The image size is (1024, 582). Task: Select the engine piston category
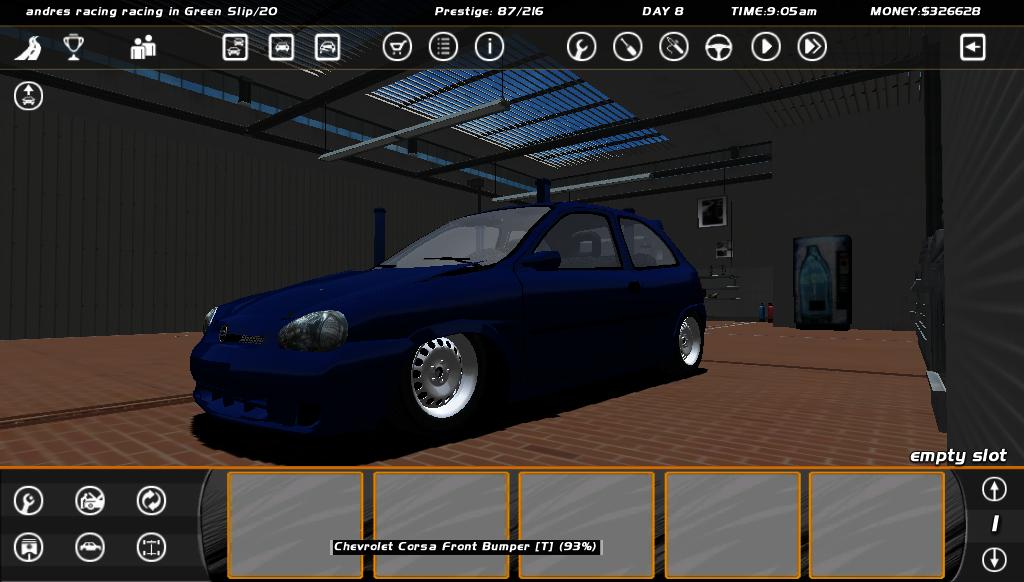28,547
